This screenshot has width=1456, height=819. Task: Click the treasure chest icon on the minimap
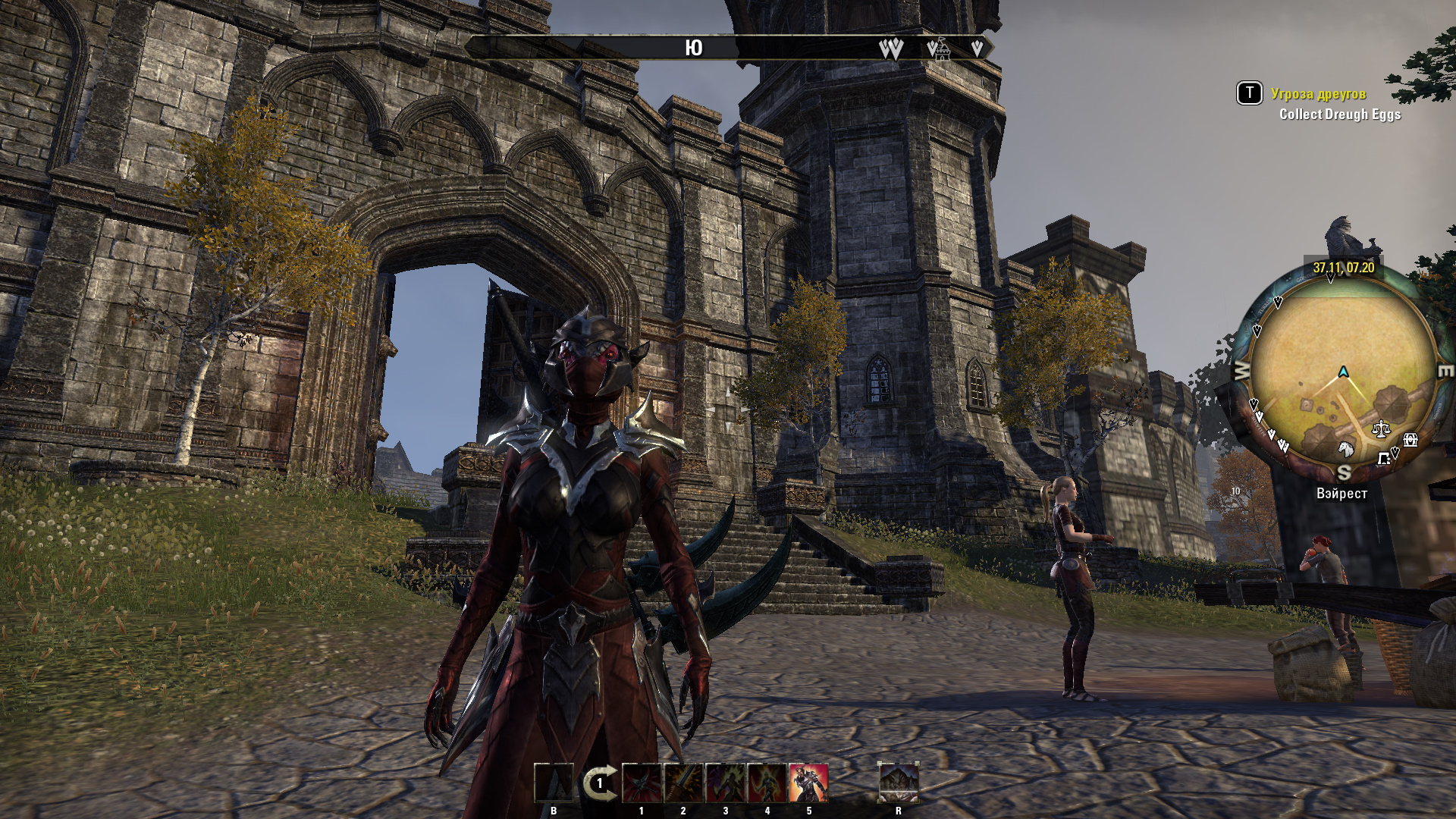1410,441
